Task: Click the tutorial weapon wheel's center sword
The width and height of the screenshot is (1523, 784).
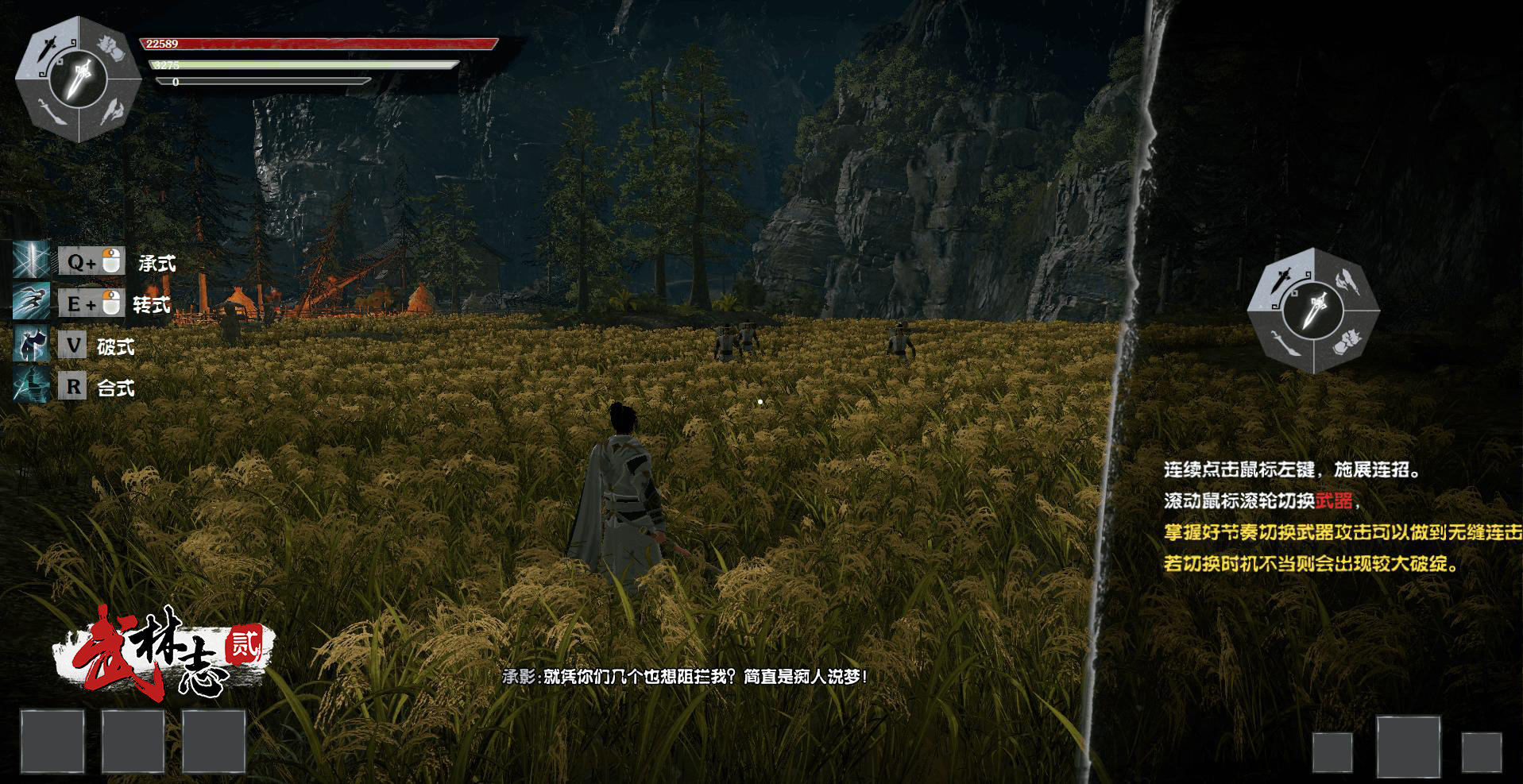Action: [1313, 310]
